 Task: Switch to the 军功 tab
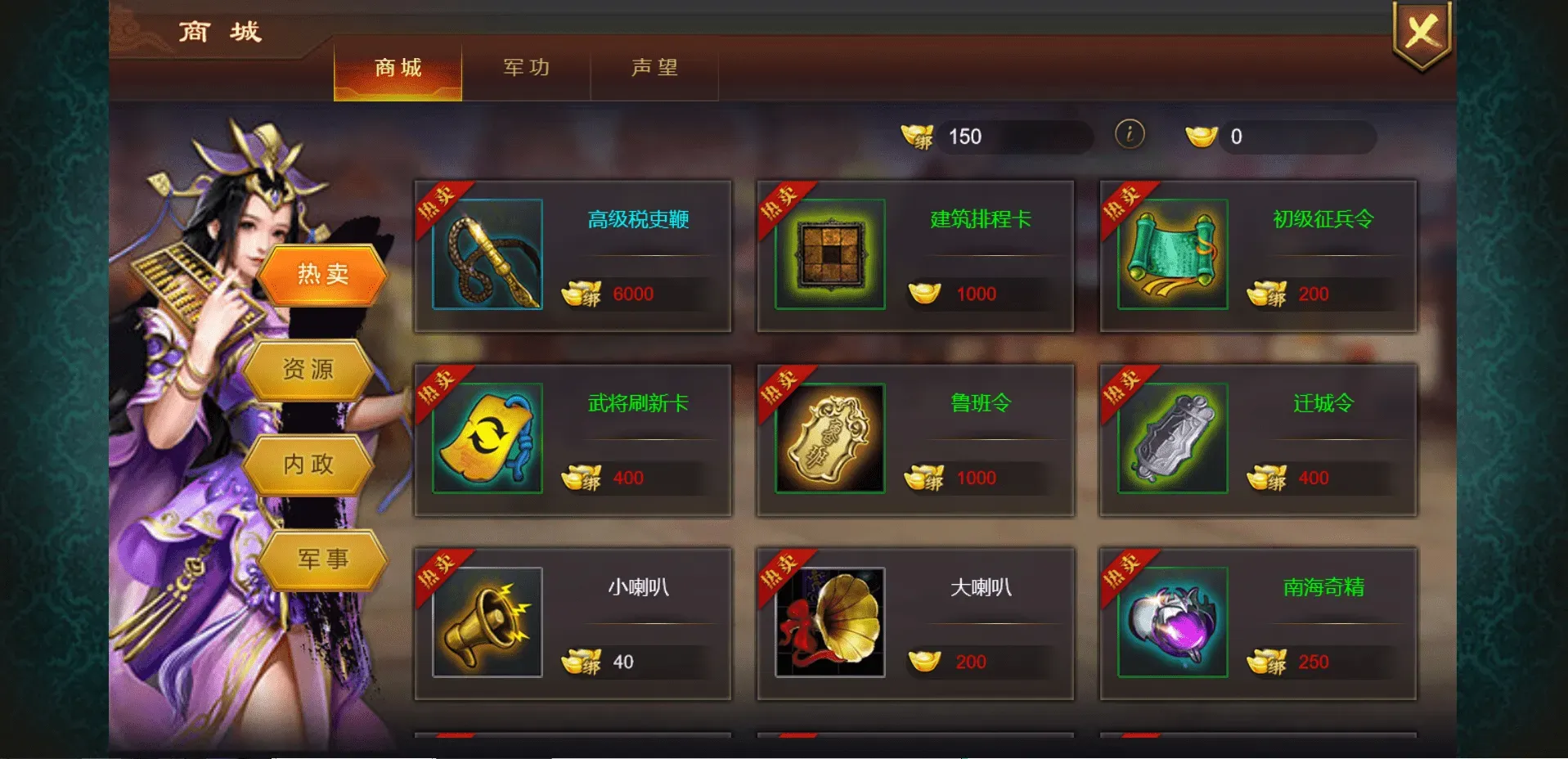(x=527, y=69)
